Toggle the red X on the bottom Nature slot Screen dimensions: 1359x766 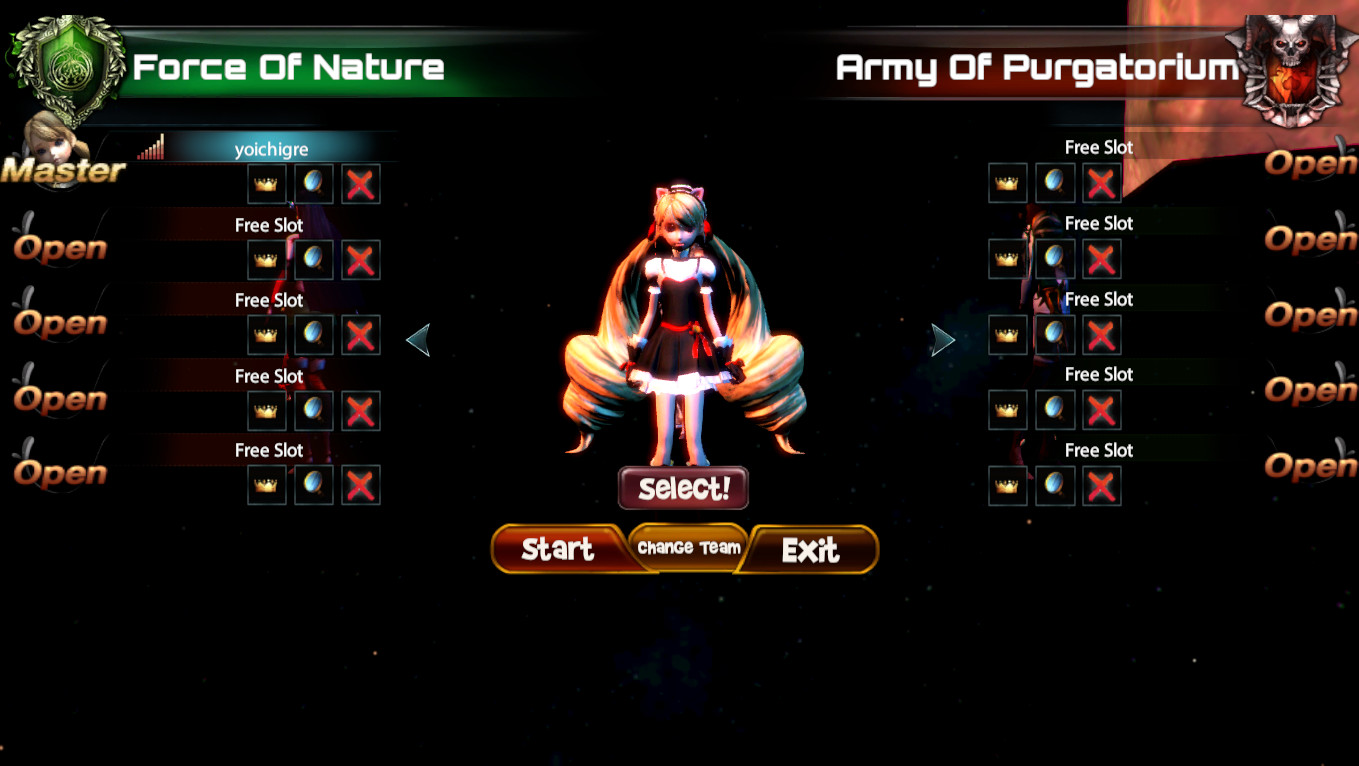coord(360,485)
